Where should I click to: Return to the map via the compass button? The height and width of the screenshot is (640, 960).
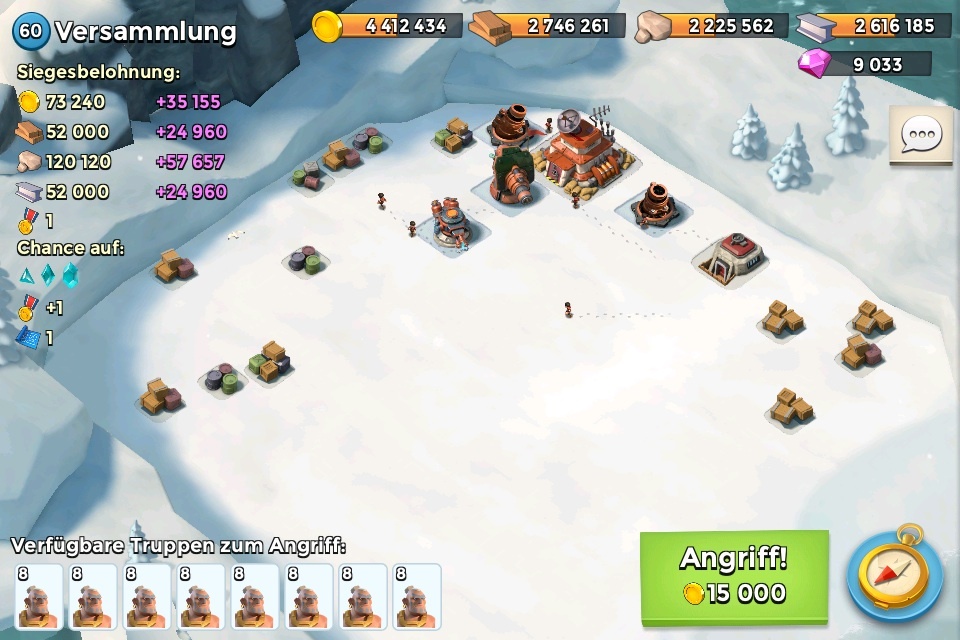coord(894,576)
